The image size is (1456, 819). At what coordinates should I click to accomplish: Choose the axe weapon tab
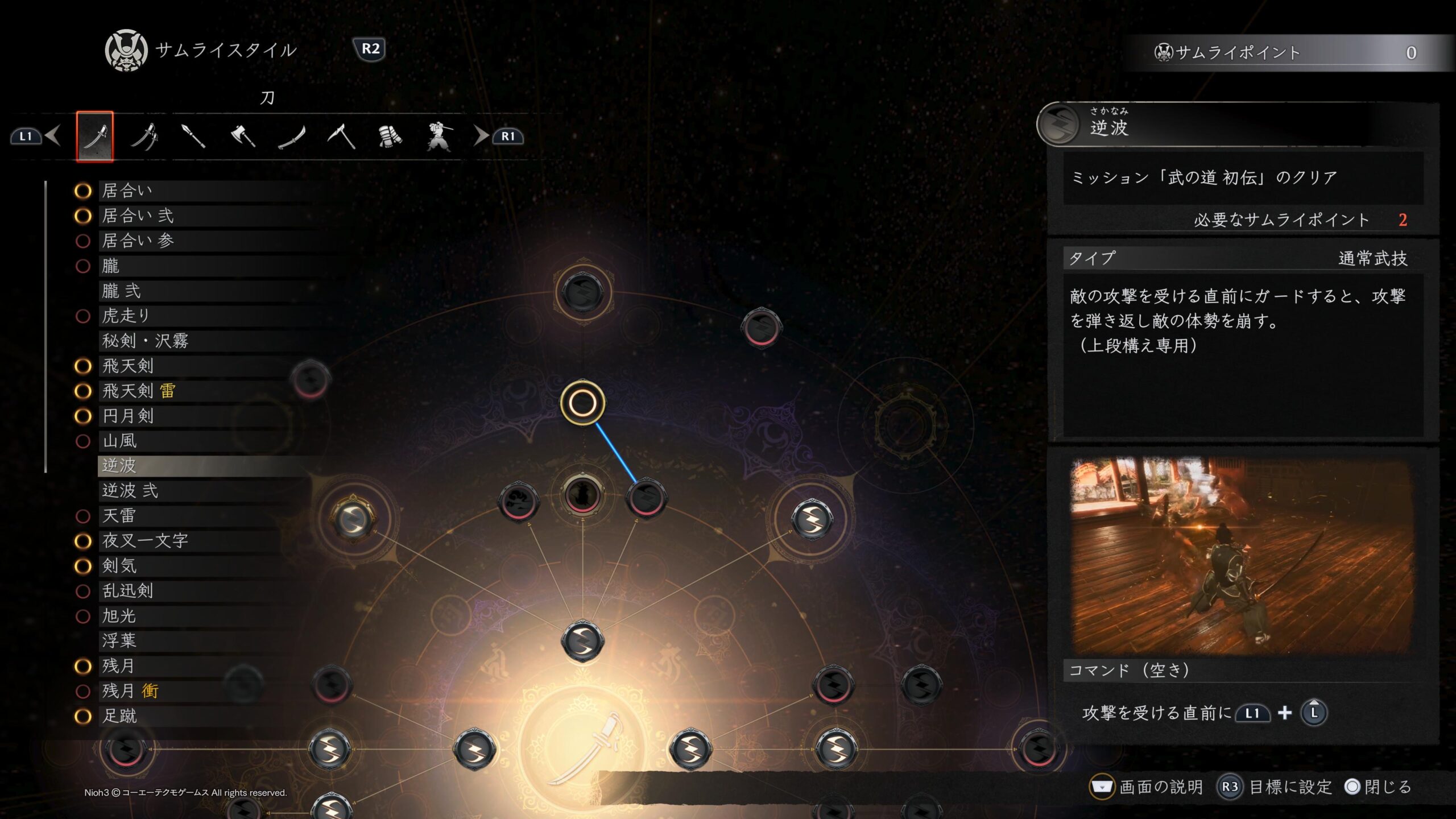coord(243,136)
